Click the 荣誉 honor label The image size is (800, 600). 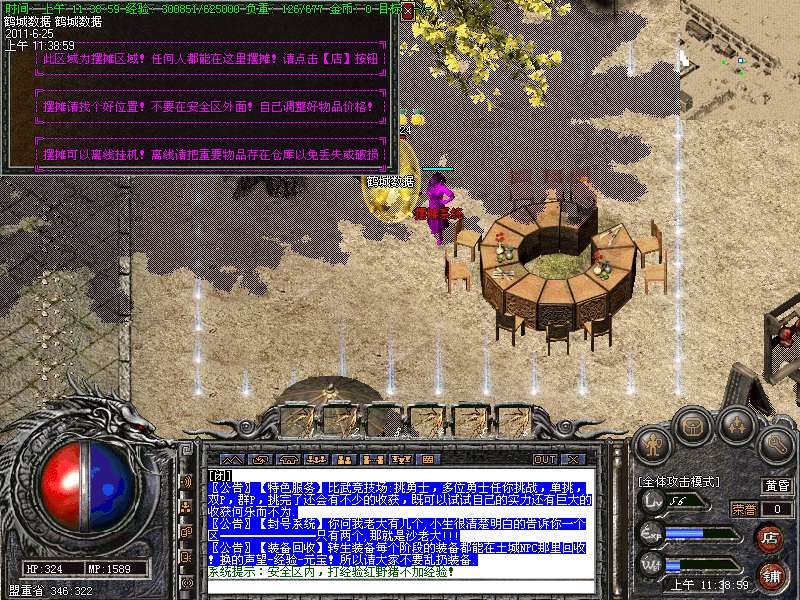(743, 509)
